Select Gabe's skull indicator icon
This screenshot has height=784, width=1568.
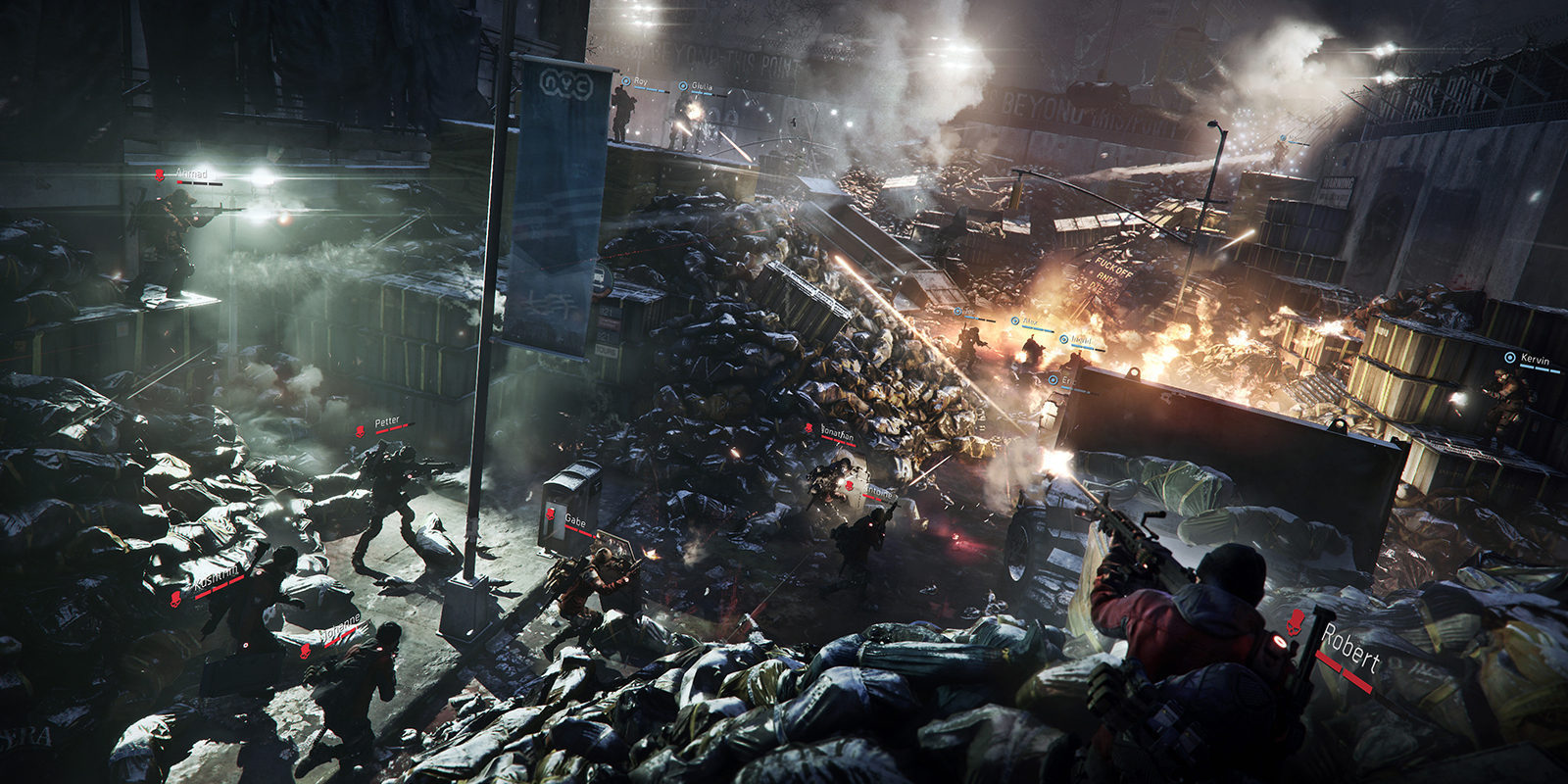[550, 514]
